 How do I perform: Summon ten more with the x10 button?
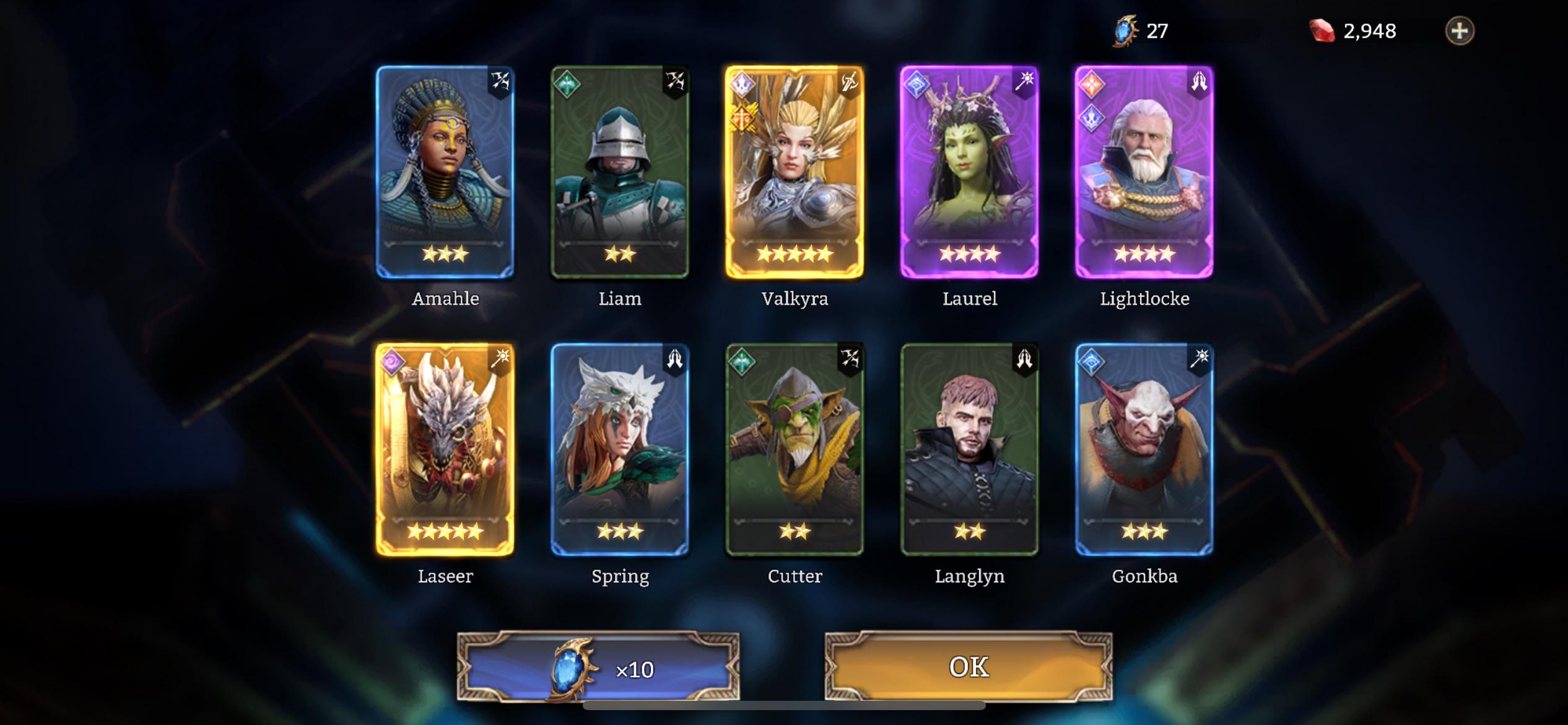tap(598, 668)
